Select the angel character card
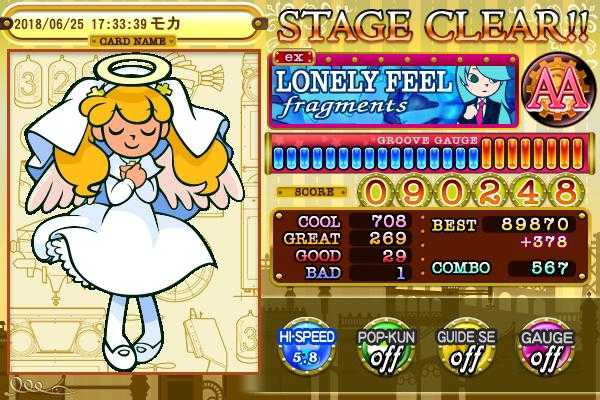The image size is (600, 400). tap(134, 215)
